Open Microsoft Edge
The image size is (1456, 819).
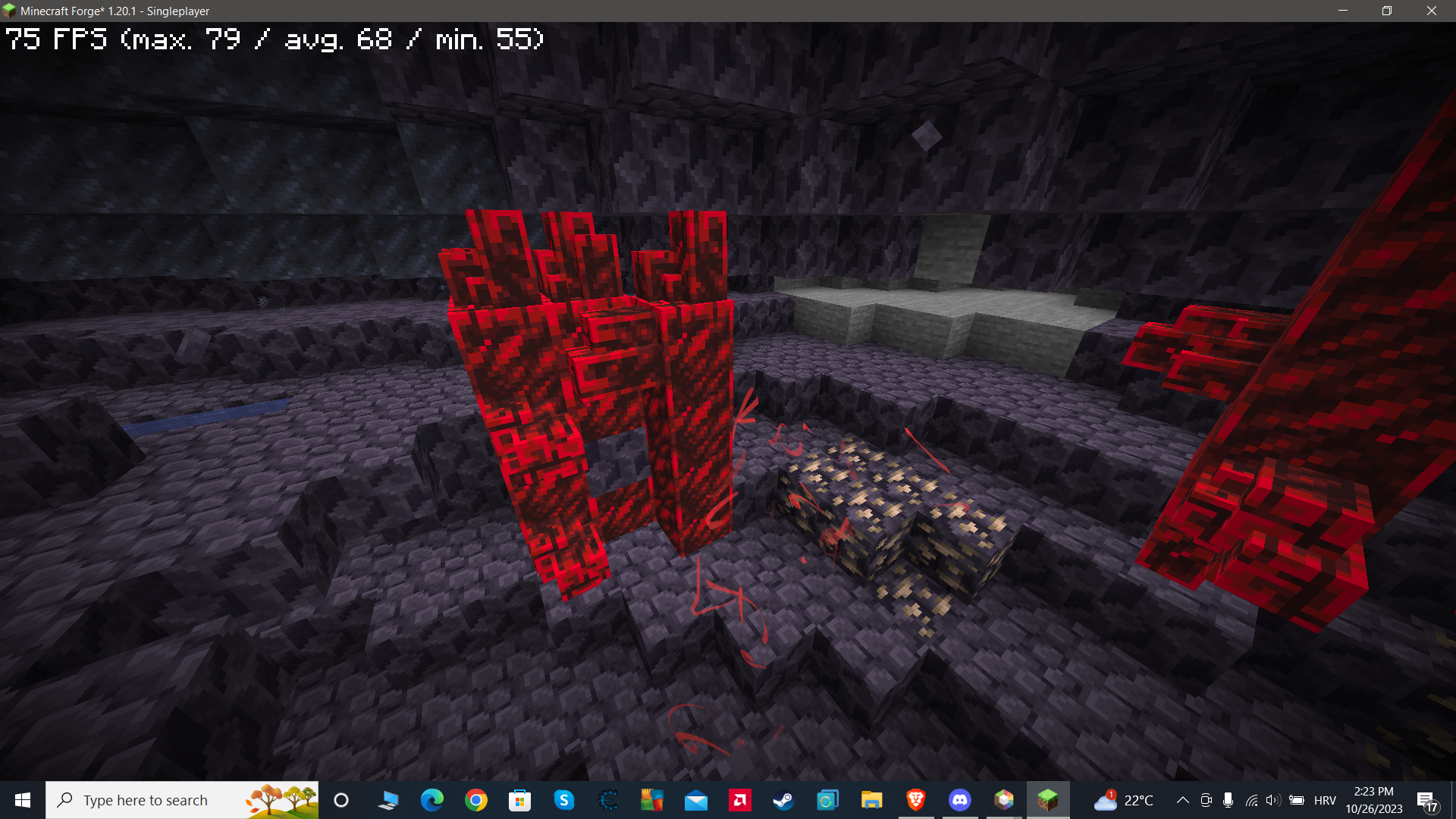pyautogui.click(x=433, y=799)
